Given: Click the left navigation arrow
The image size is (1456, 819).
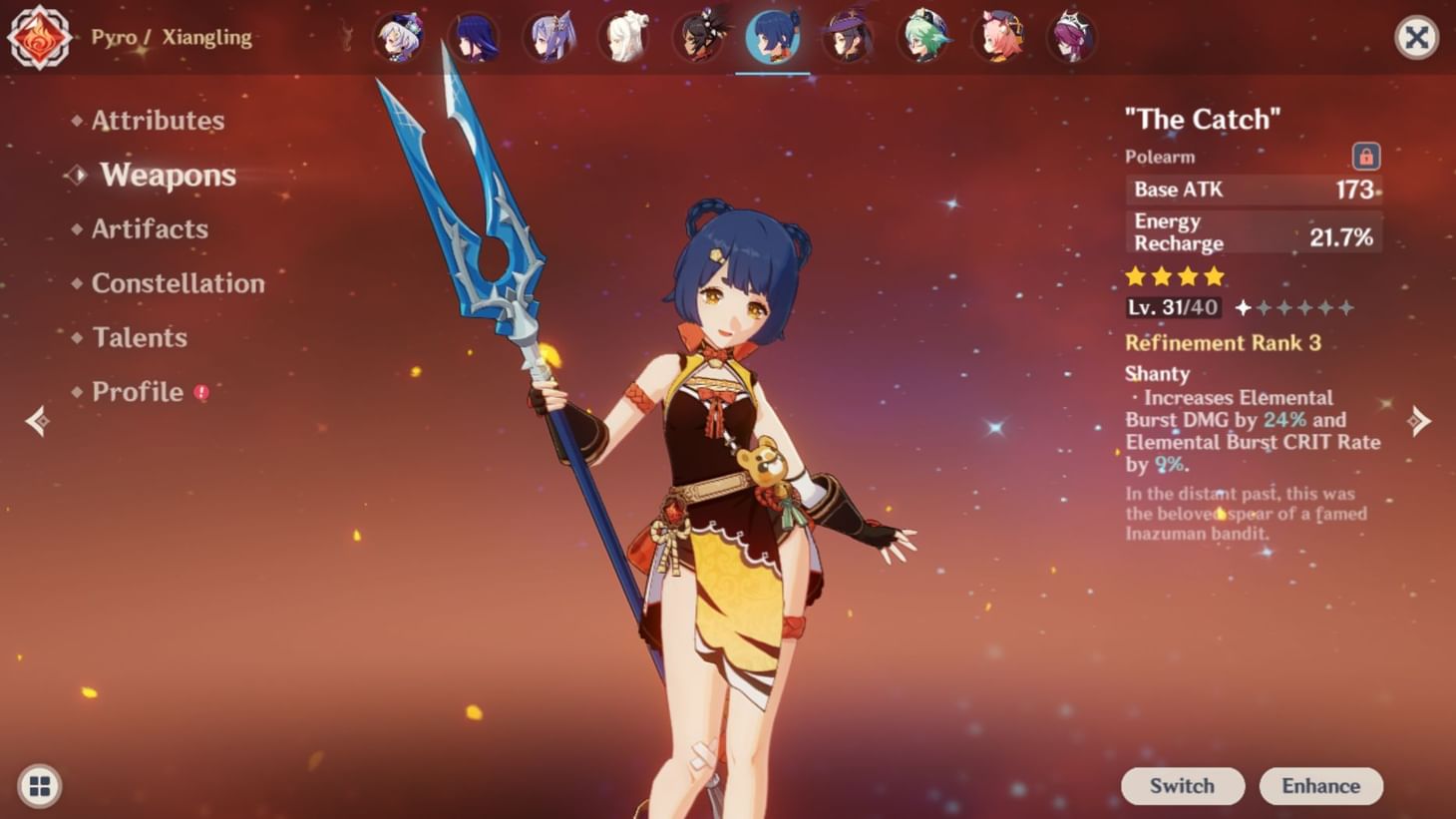Looking at the screenshot, I should point(38,420).
